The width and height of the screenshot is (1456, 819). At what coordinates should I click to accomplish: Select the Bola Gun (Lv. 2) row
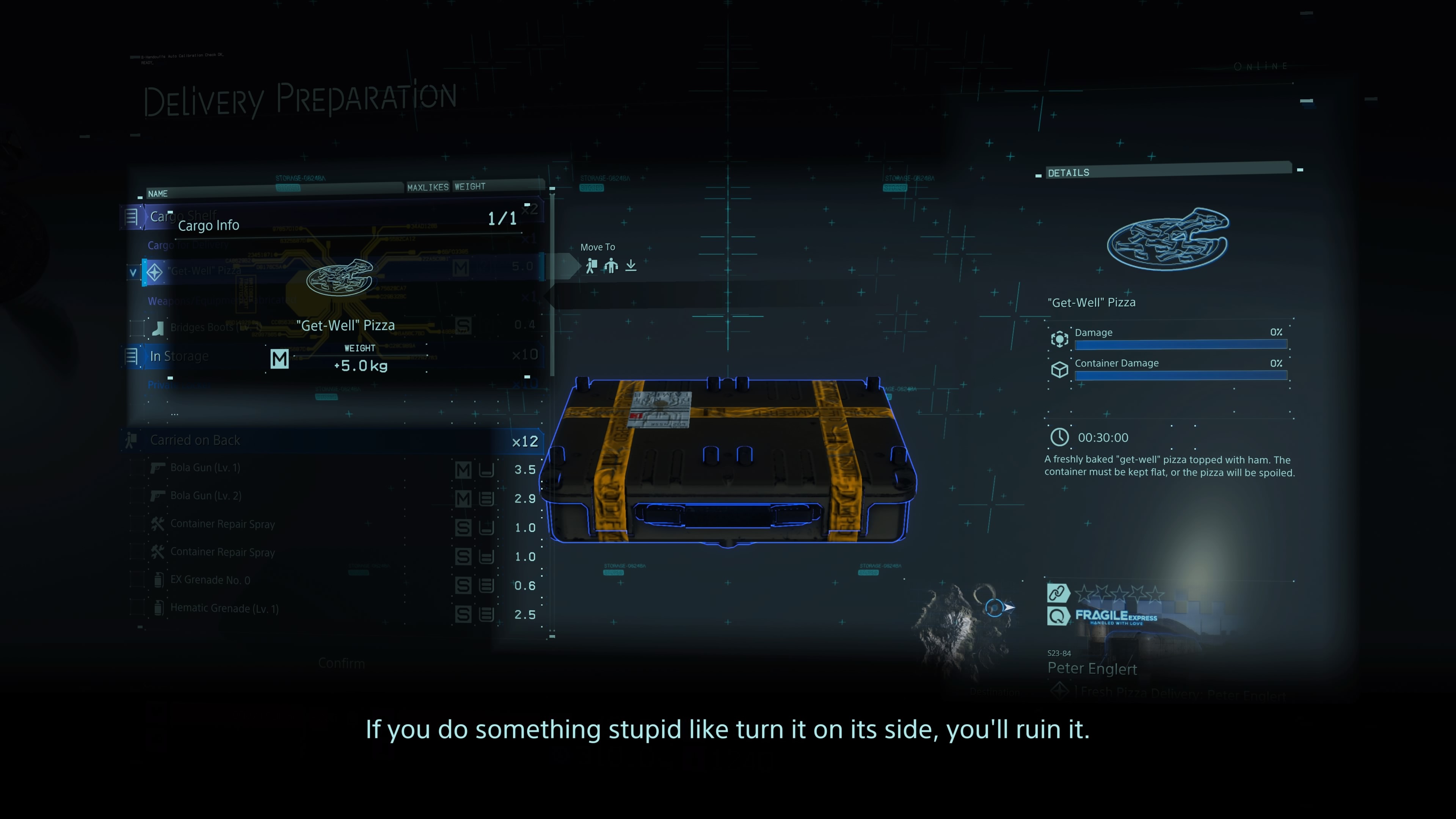pyautogui.click(x=206, y=496)
